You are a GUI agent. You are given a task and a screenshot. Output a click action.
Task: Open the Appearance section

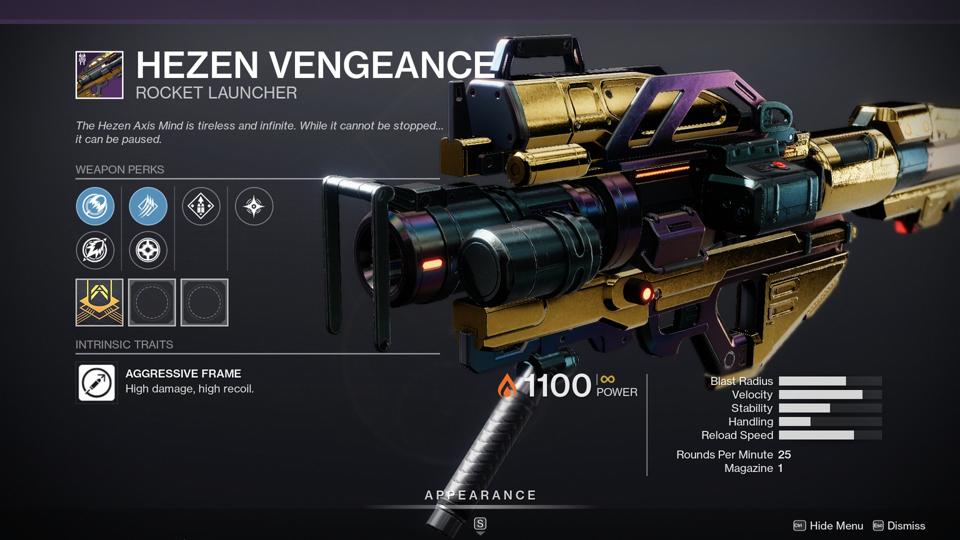tap(480, 496)
